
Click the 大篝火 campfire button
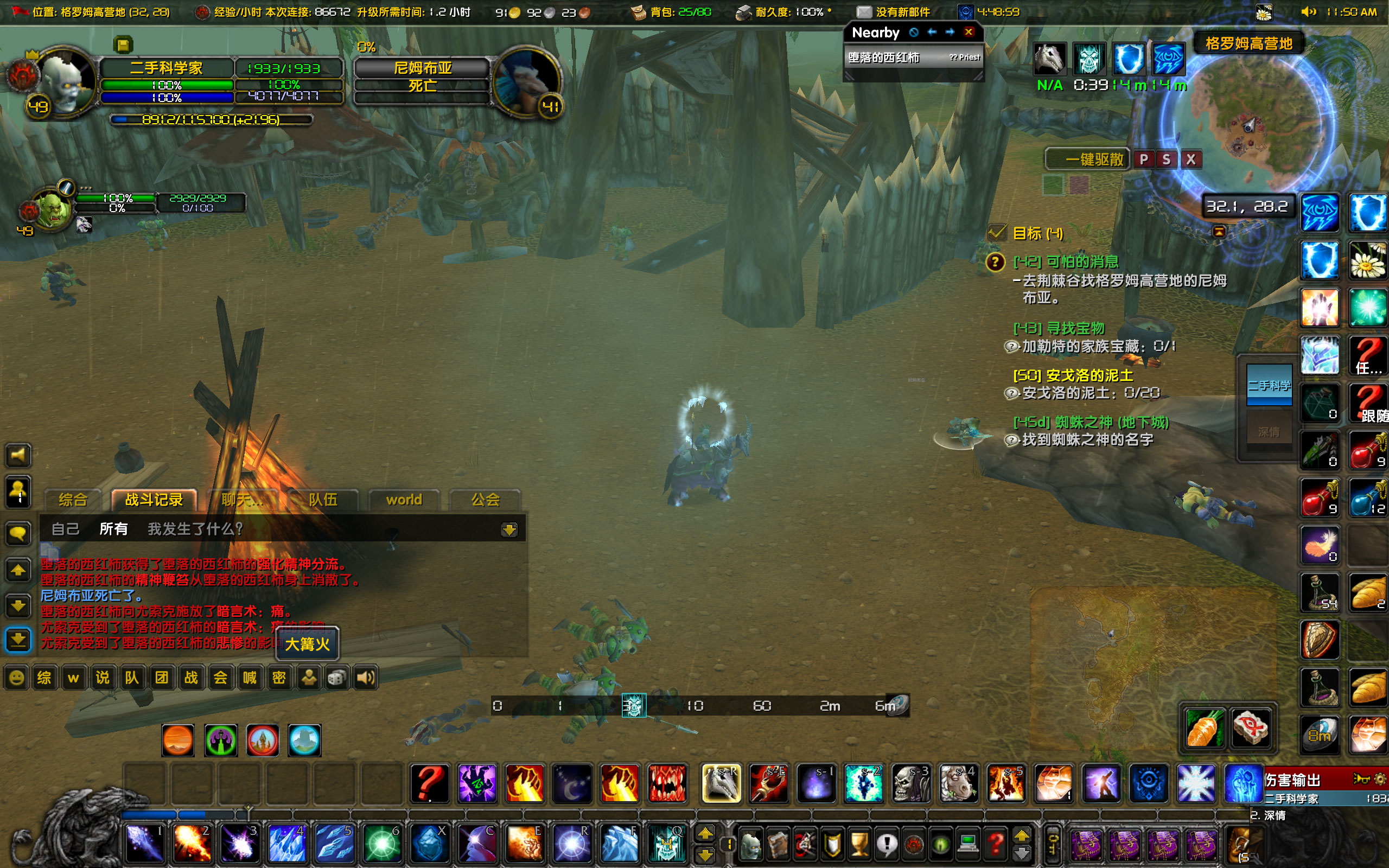[x=307, y=644]
